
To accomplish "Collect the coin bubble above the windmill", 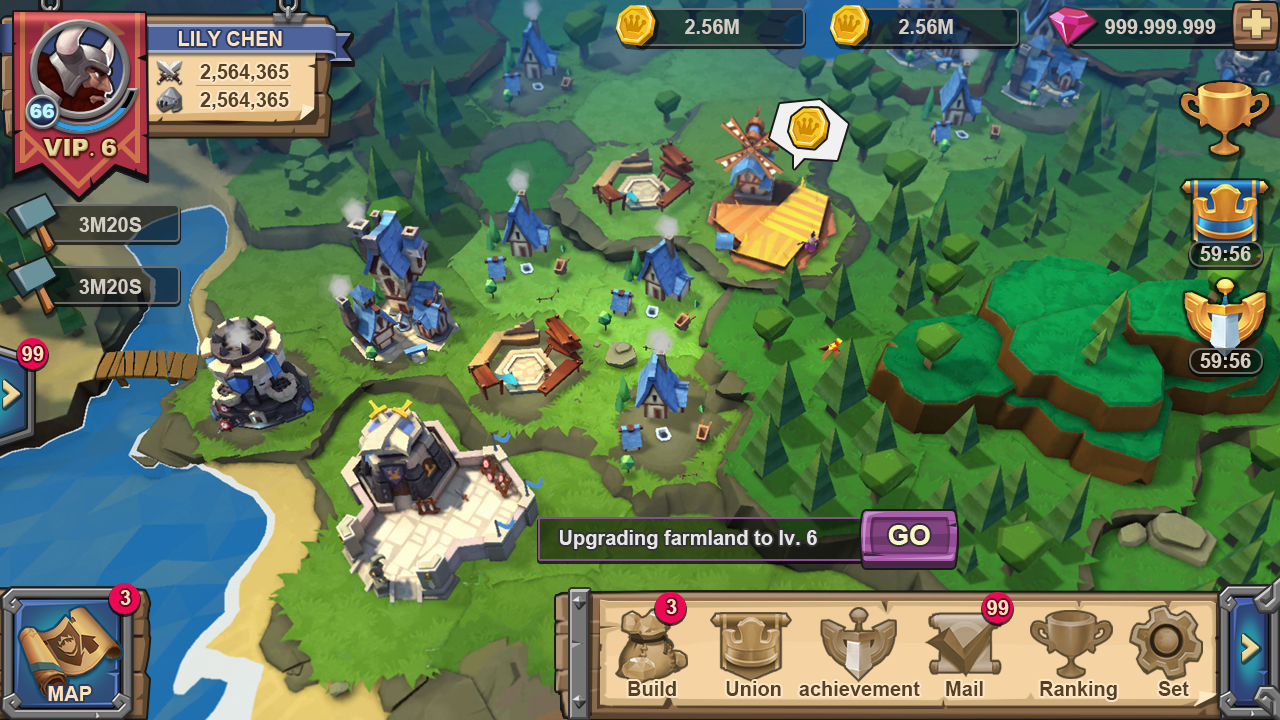I will 808,130.
